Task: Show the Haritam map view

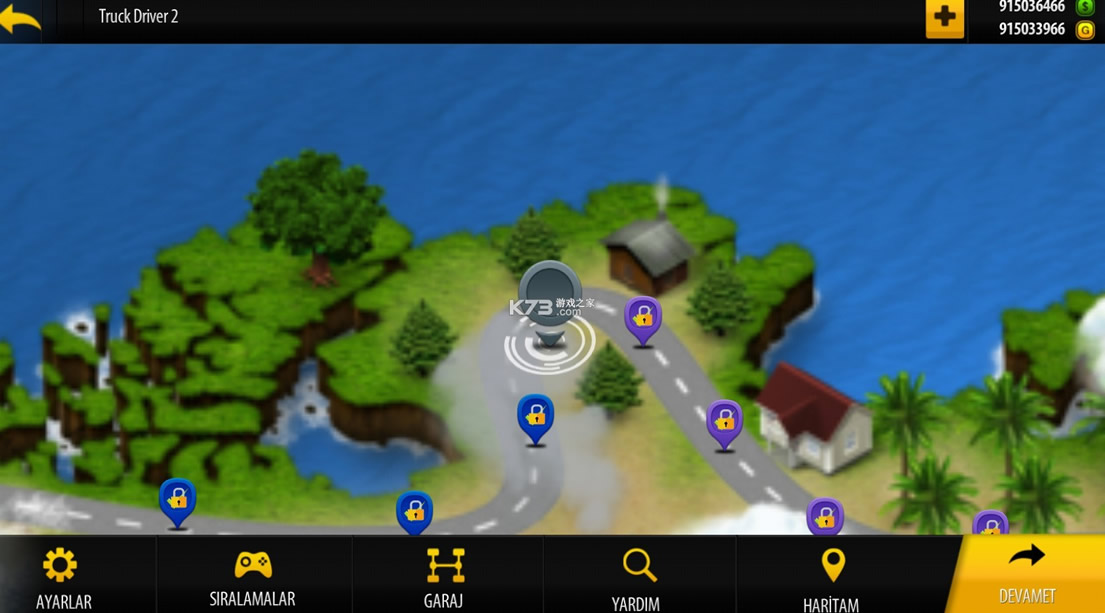Action: (831, 576)
